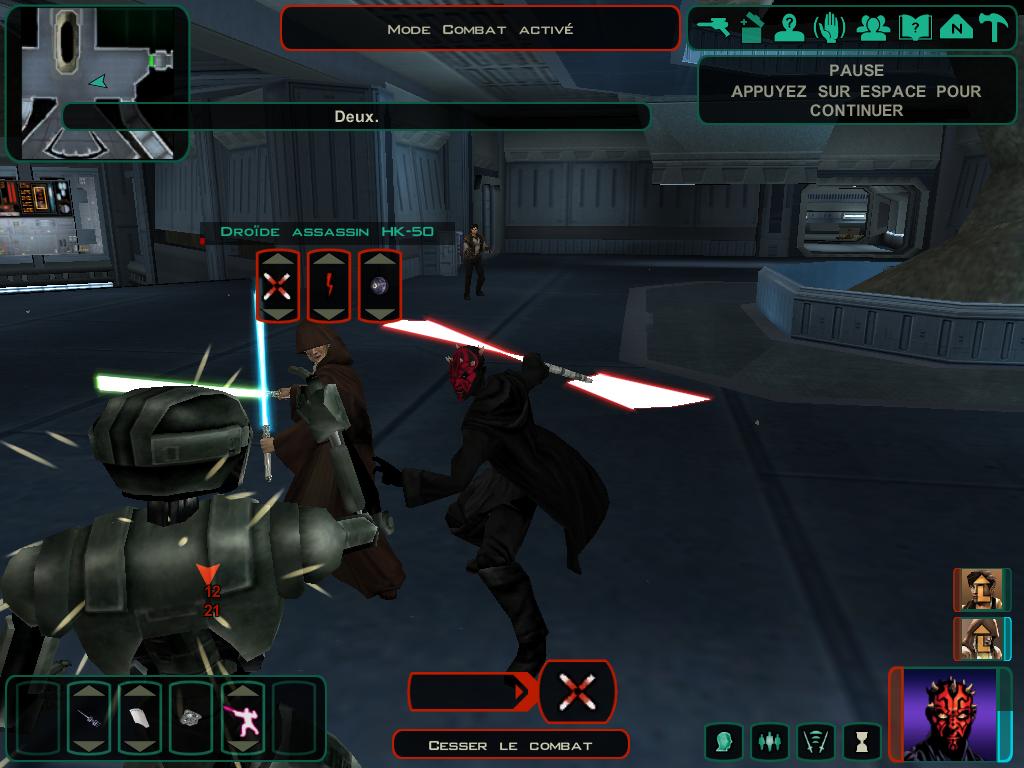1024x768 pixels.
Task: Clear the queued crossed-sabers attack action
Action: coord(577,692)
